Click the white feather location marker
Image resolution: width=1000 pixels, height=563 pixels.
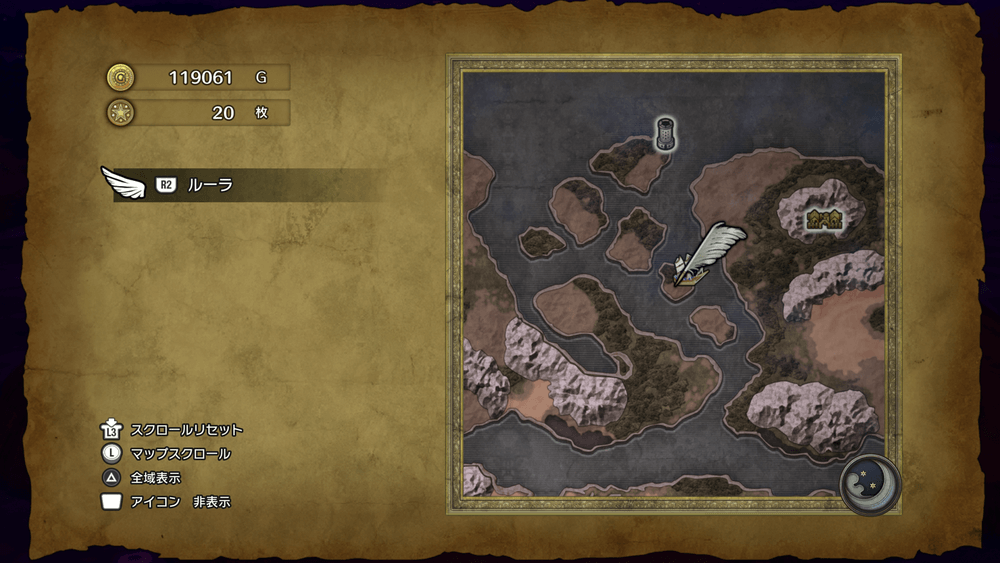coord(706,254)
